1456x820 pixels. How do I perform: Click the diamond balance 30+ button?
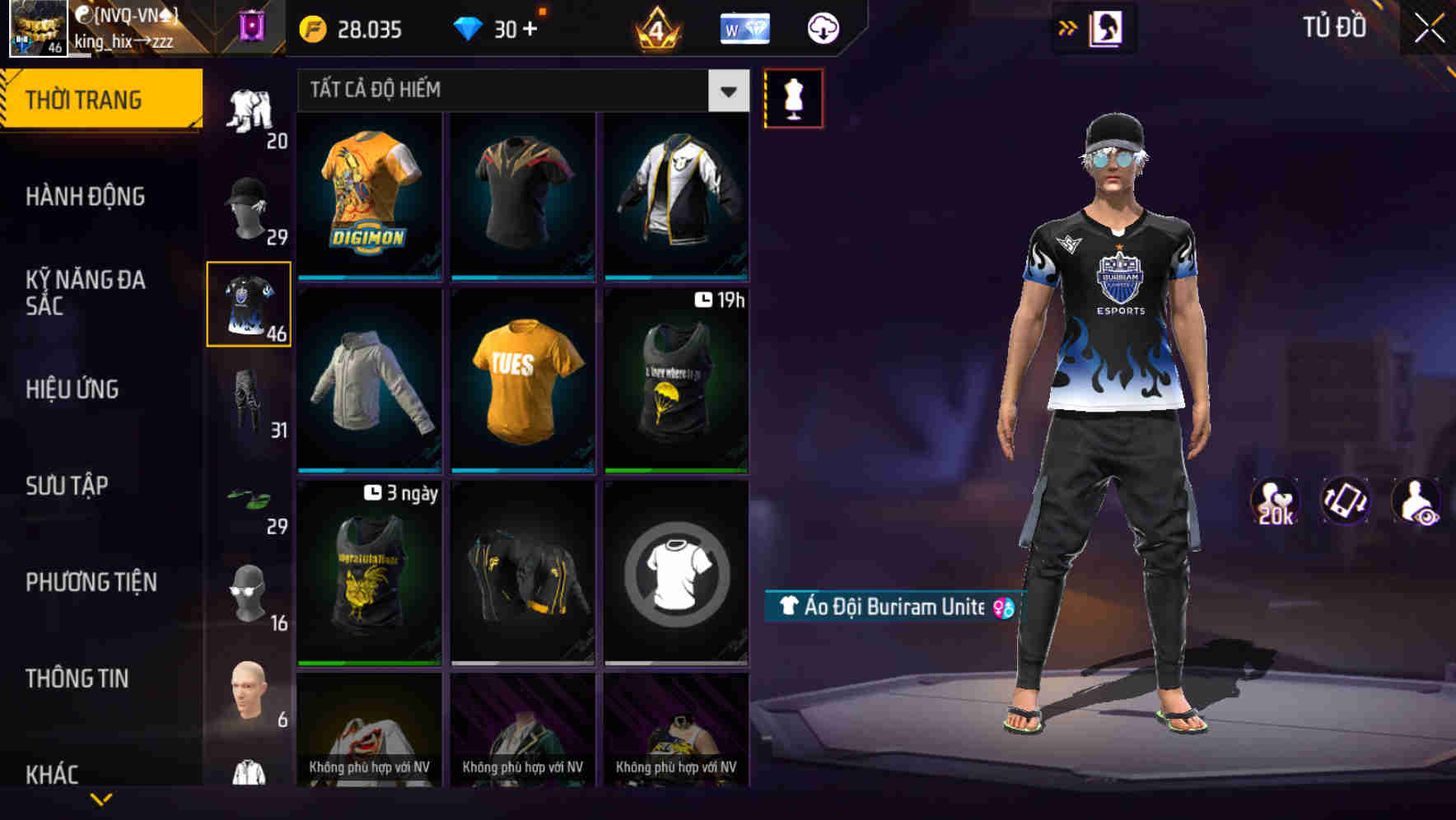pos(494,27)
